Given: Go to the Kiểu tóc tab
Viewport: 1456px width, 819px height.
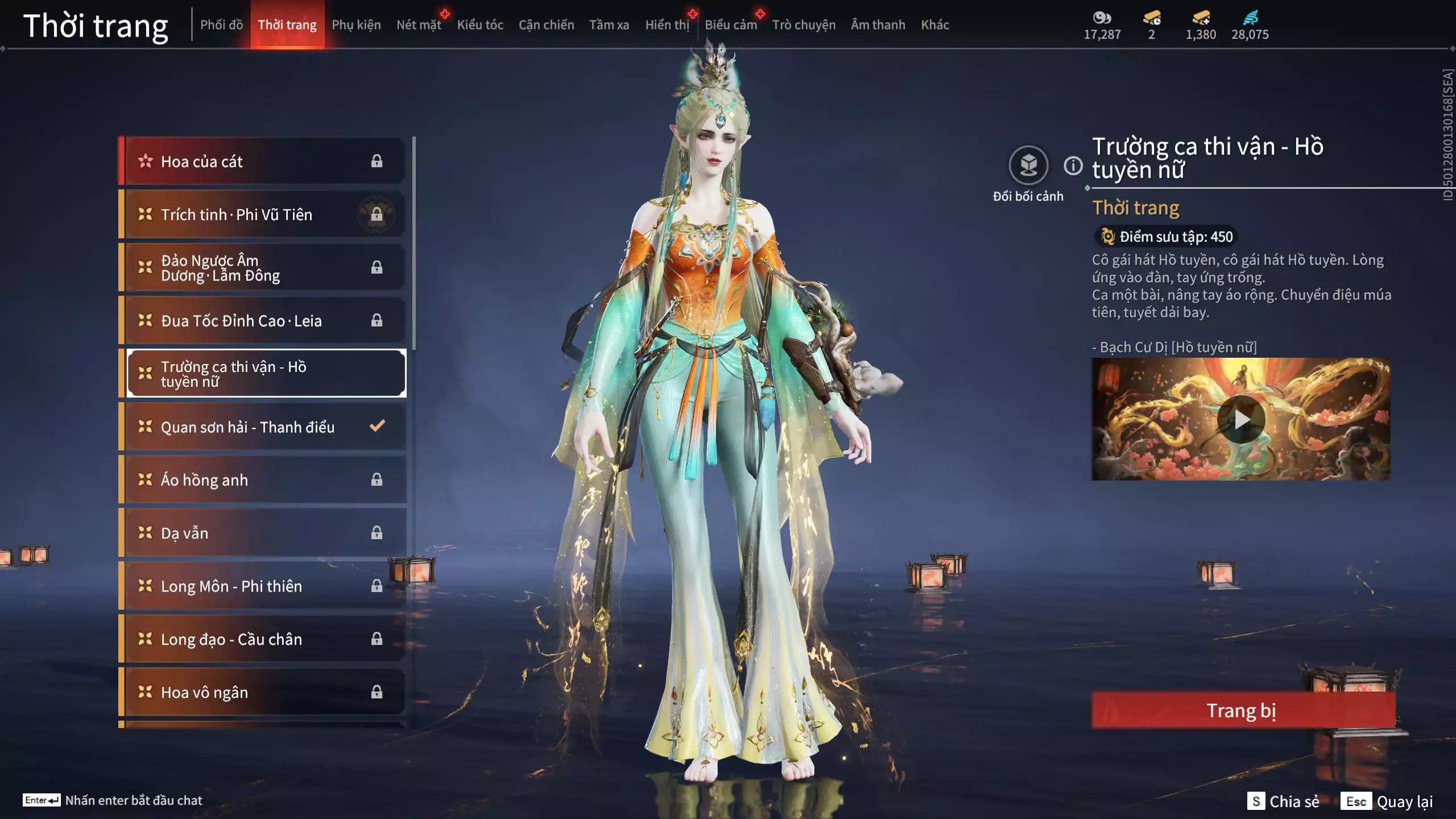Looking at the screenshot, I should [480, 24].
